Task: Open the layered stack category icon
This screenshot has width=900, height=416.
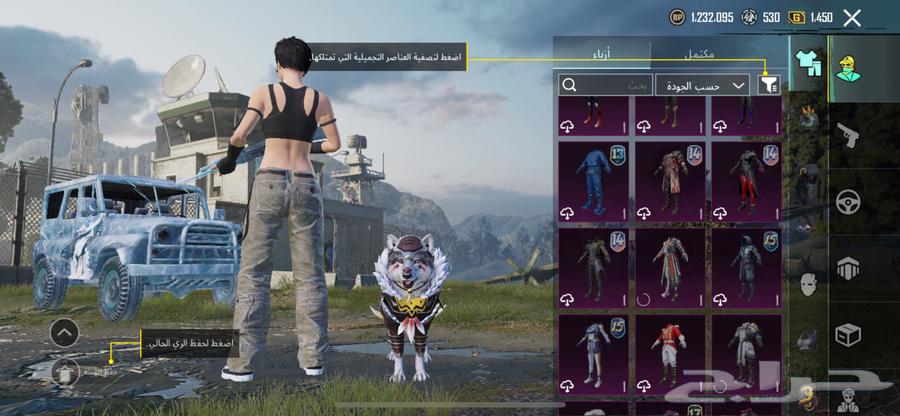Action: [847, 268]
